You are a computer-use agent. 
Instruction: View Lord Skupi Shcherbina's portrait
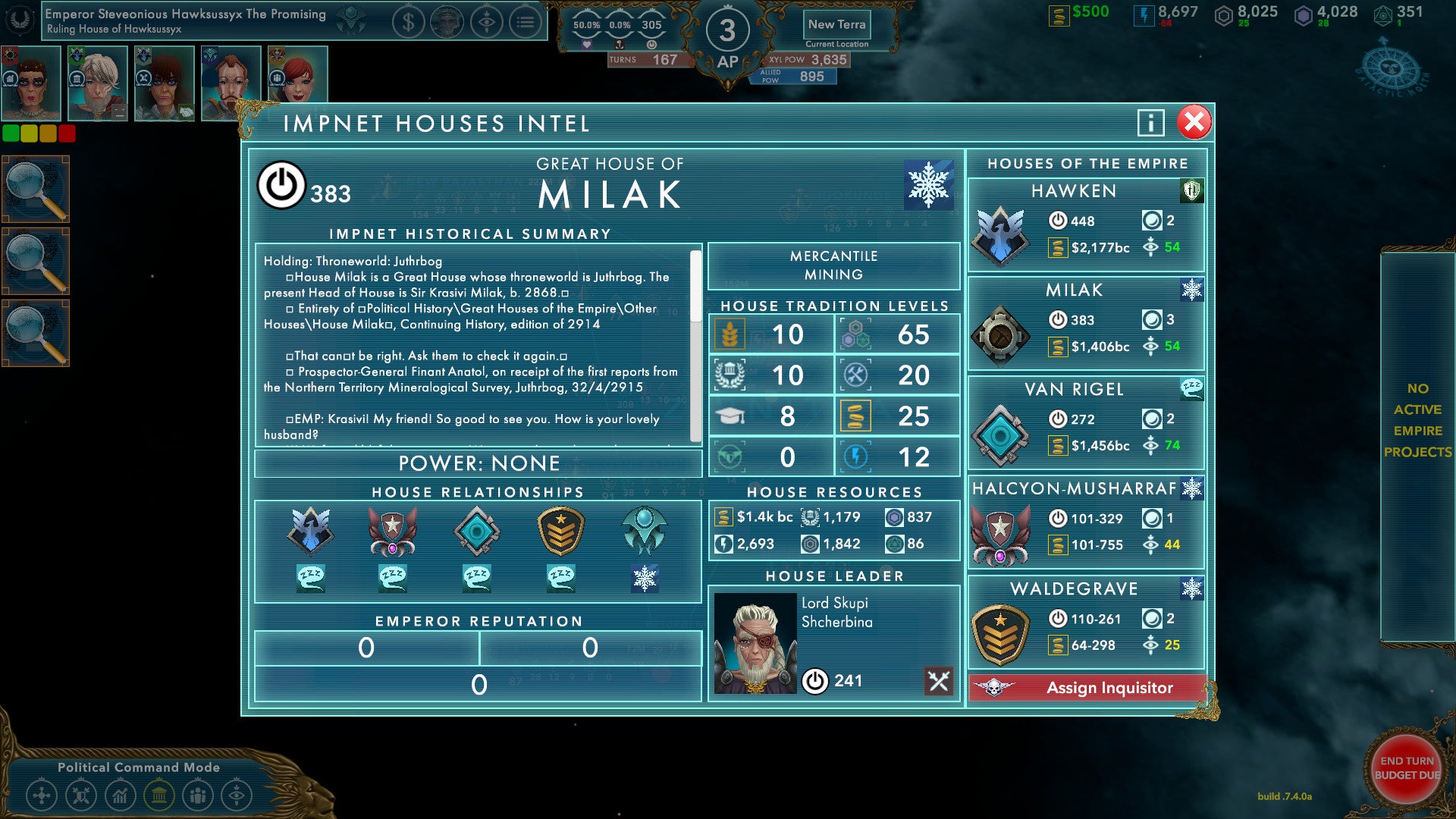(755, 643)
